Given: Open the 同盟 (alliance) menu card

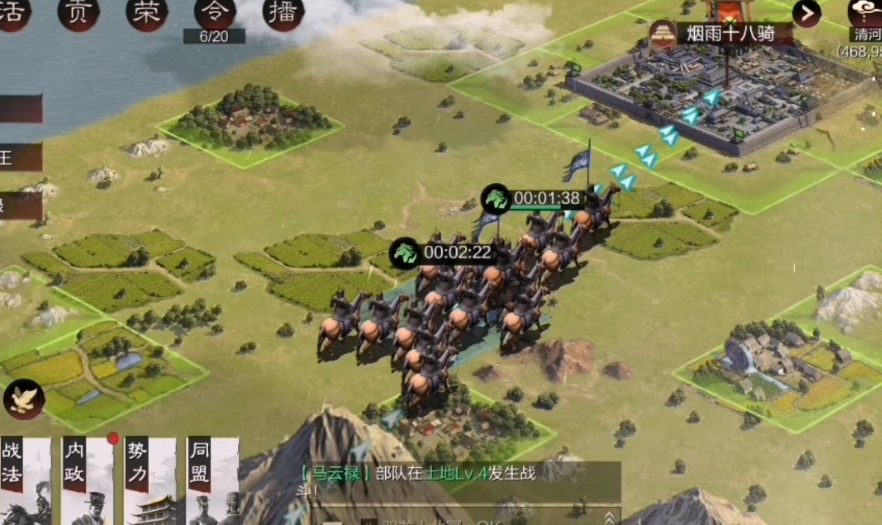Looking at the screenshot, I should 212,480.
